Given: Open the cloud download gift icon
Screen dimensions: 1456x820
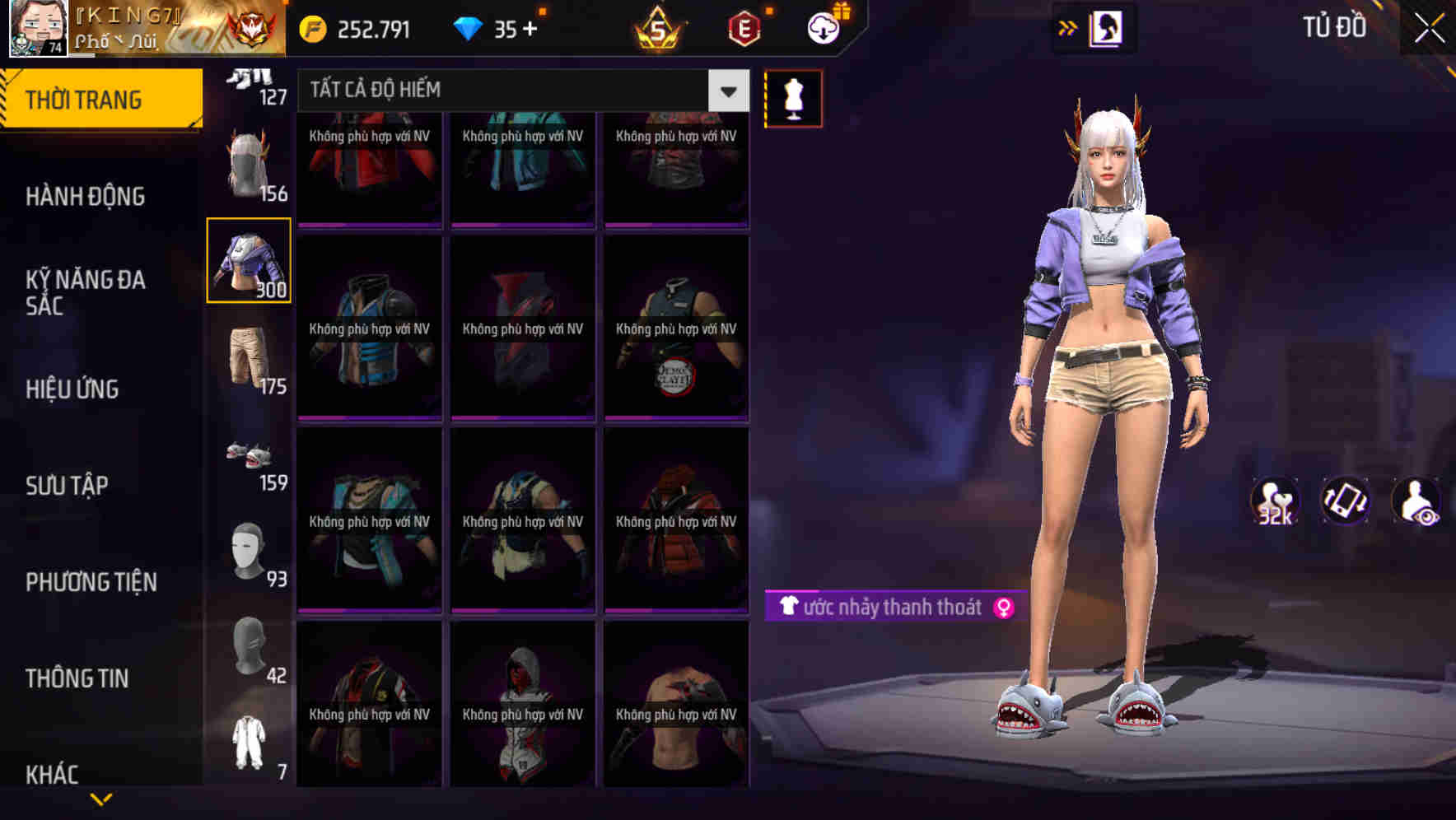Looking at the screenshot, I should (x=821, y=26).
